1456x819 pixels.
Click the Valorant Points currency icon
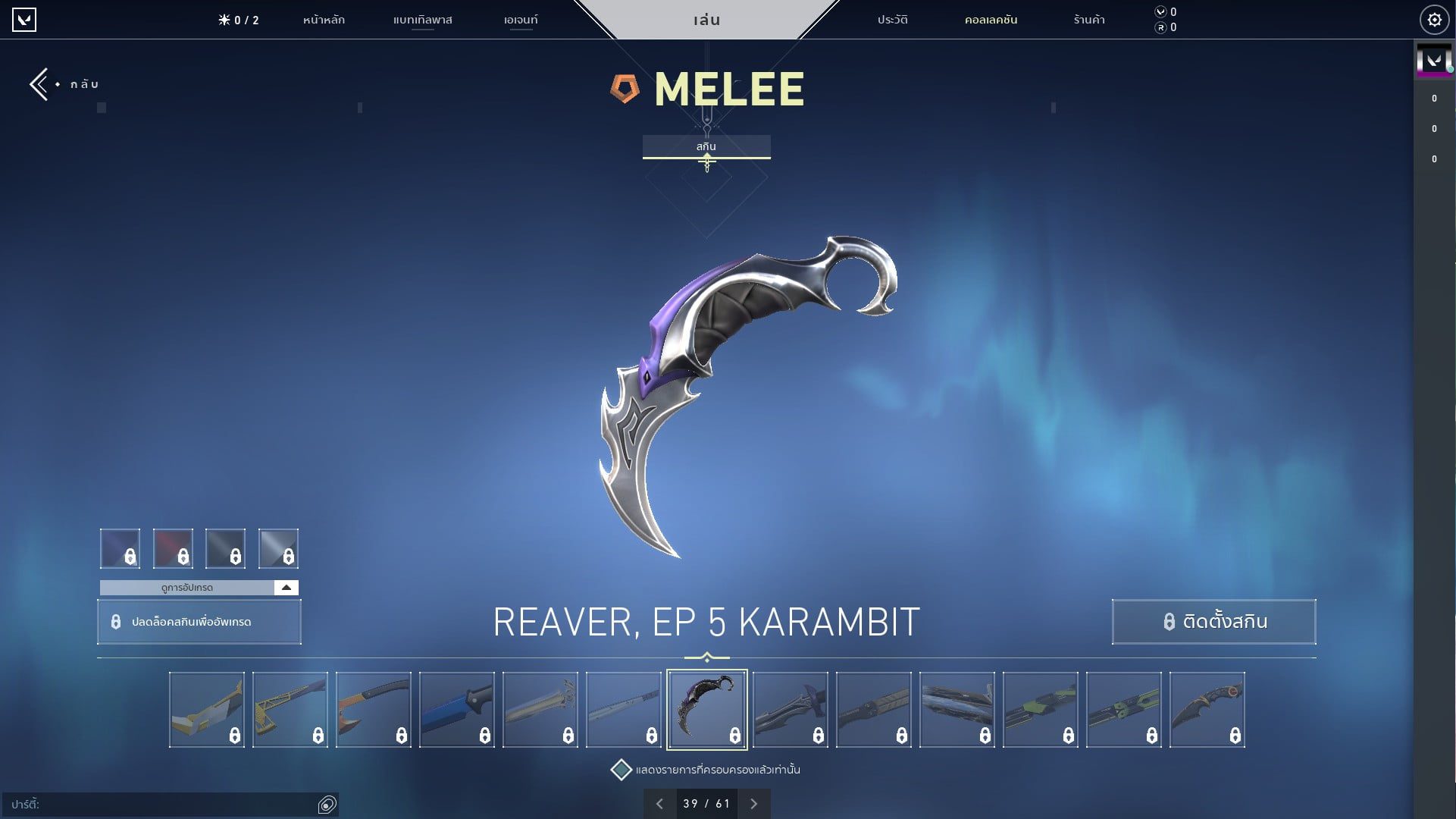click(x=1160, y=11)
